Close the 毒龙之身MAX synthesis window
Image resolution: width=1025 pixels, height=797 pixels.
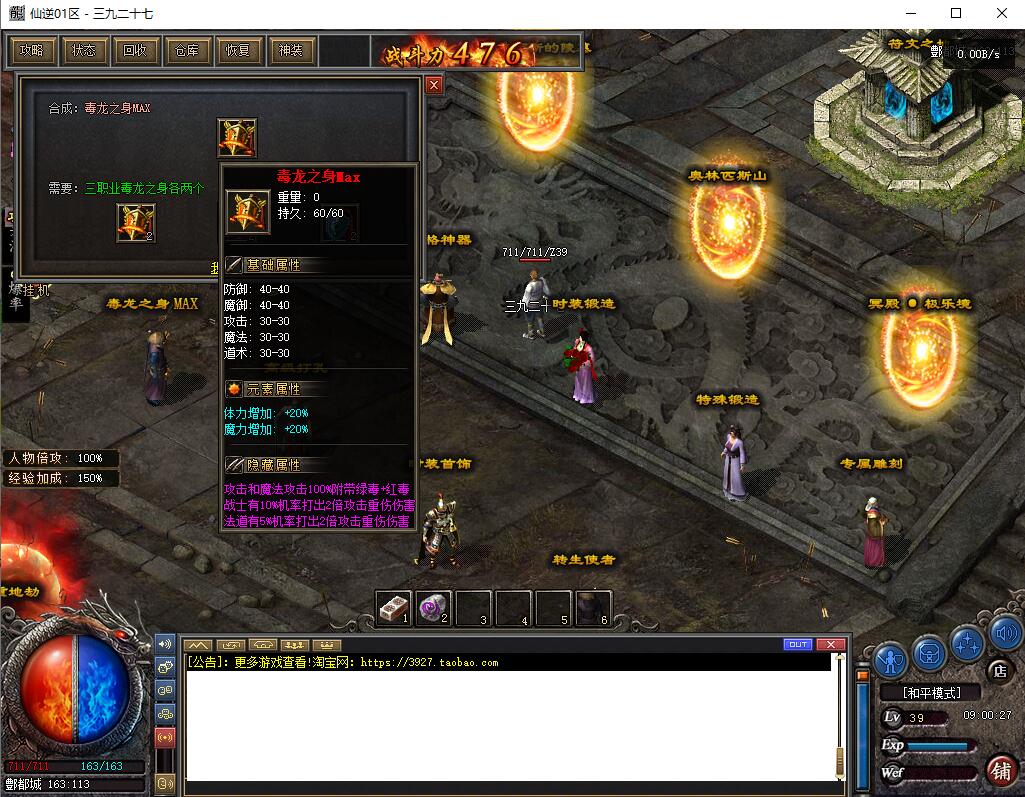tap(434, 85)
